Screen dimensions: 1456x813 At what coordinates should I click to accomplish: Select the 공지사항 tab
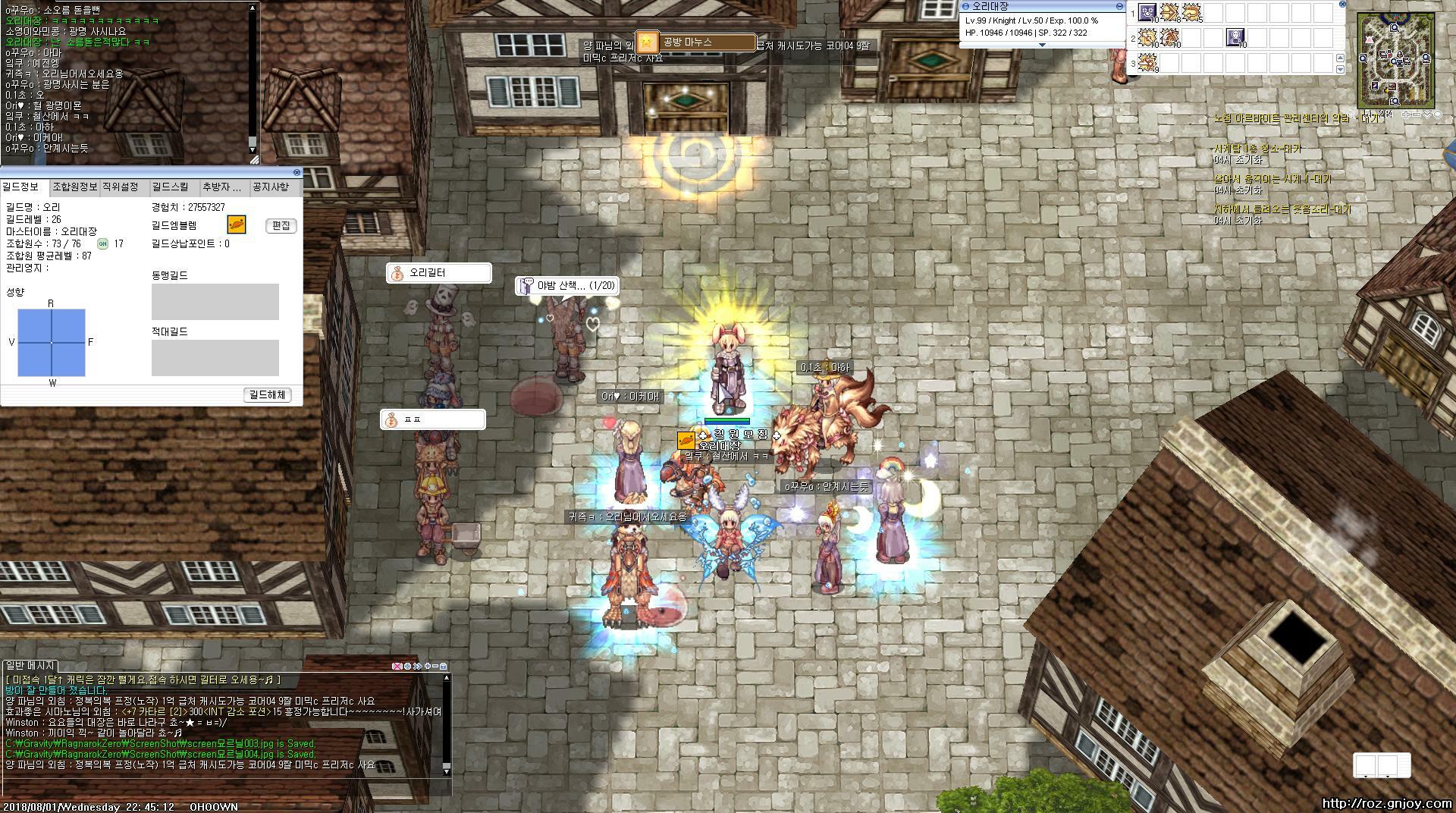(271, 187)
